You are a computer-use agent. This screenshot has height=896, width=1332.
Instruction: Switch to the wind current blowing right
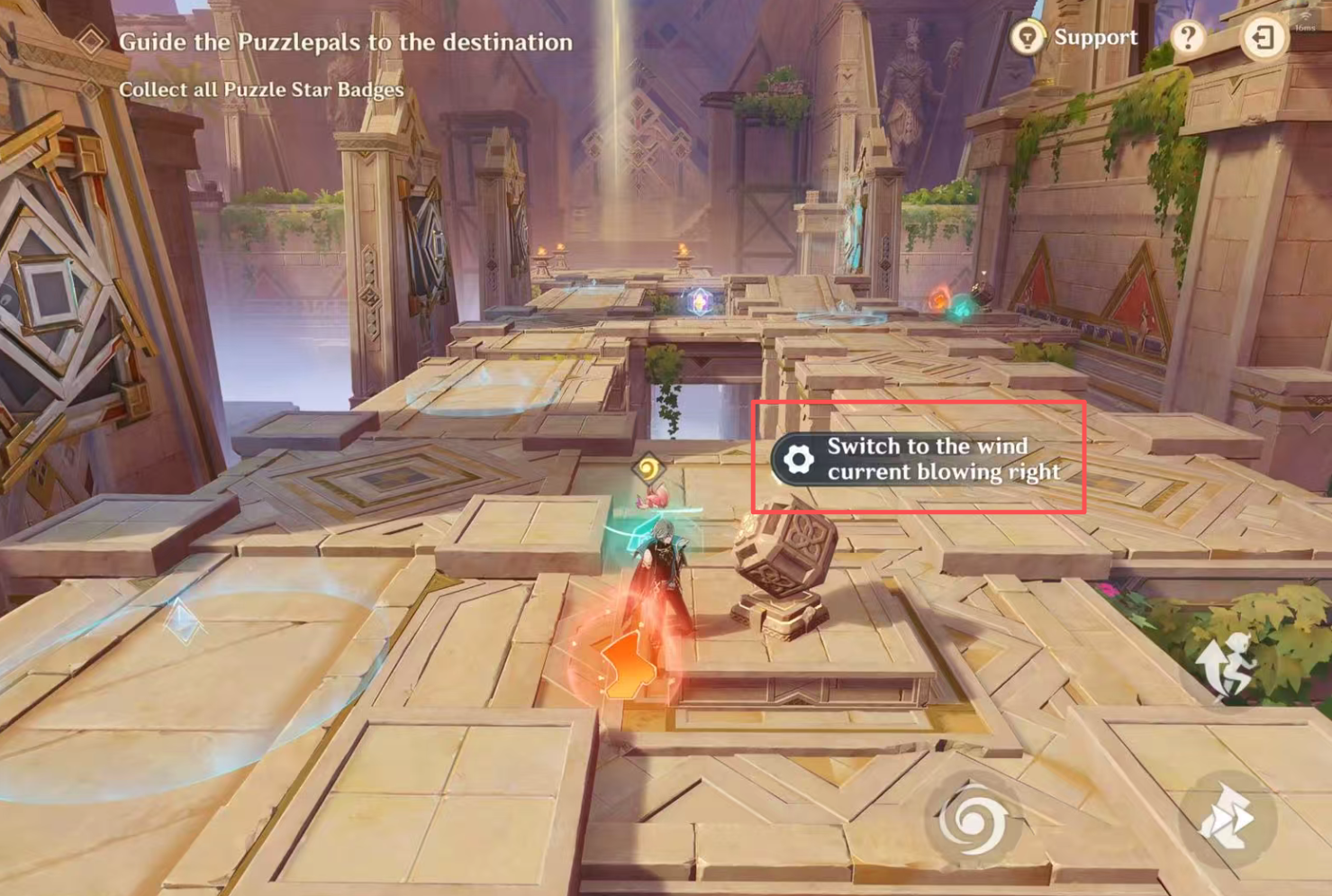click(x=918, y=459)
